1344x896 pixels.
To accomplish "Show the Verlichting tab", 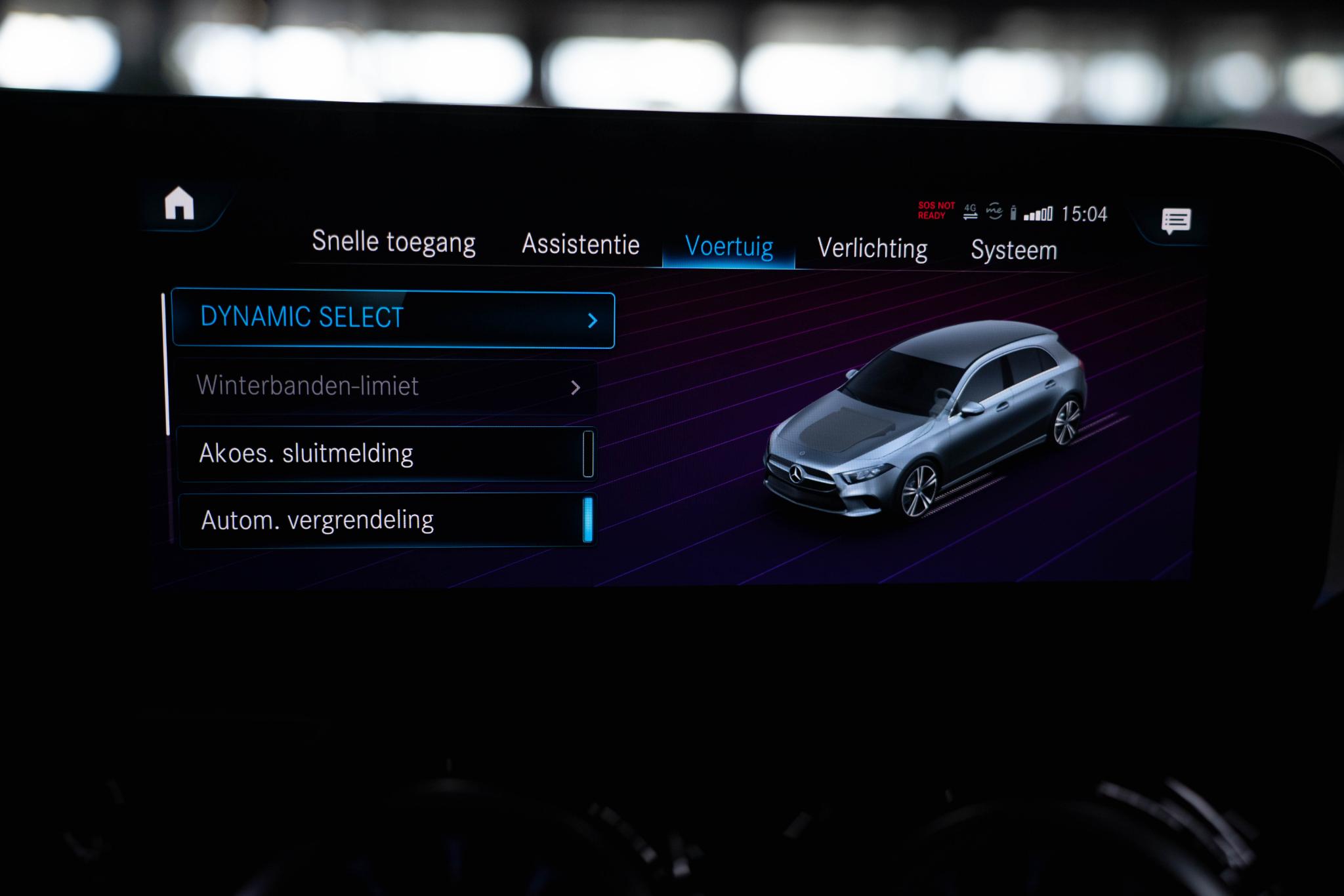I will [x=872, y=249].
